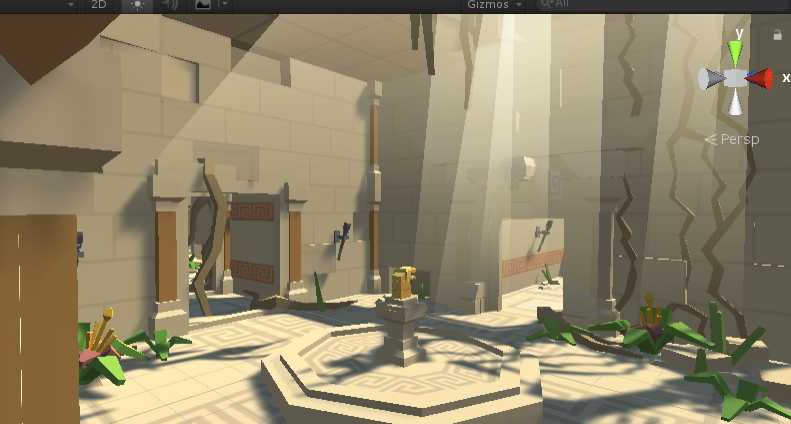Image resolution: width=791 pixels, height=424 pixels.
Task: Toggle scene audio with the speaker icon
Action: [168, 4]
